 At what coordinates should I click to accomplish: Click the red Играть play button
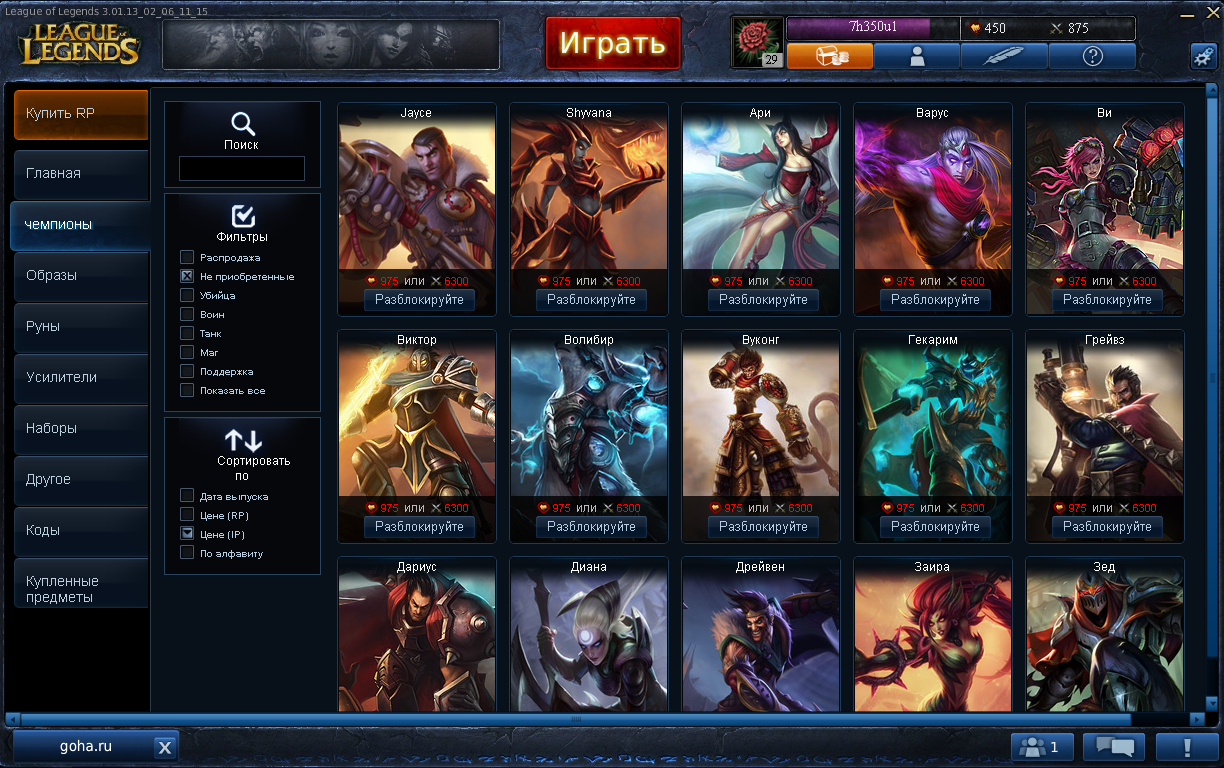pyautogui.click(x=612, y=44)
